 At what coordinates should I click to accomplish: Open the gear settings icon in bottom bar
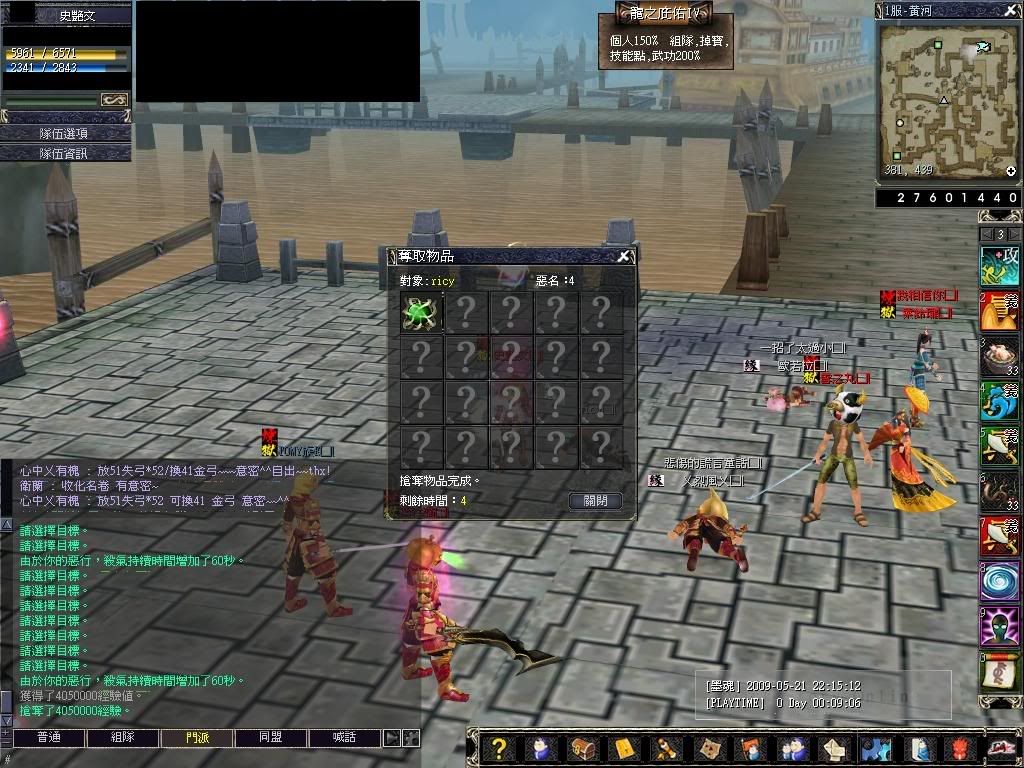pyautogui.click(x=875, y=749)
